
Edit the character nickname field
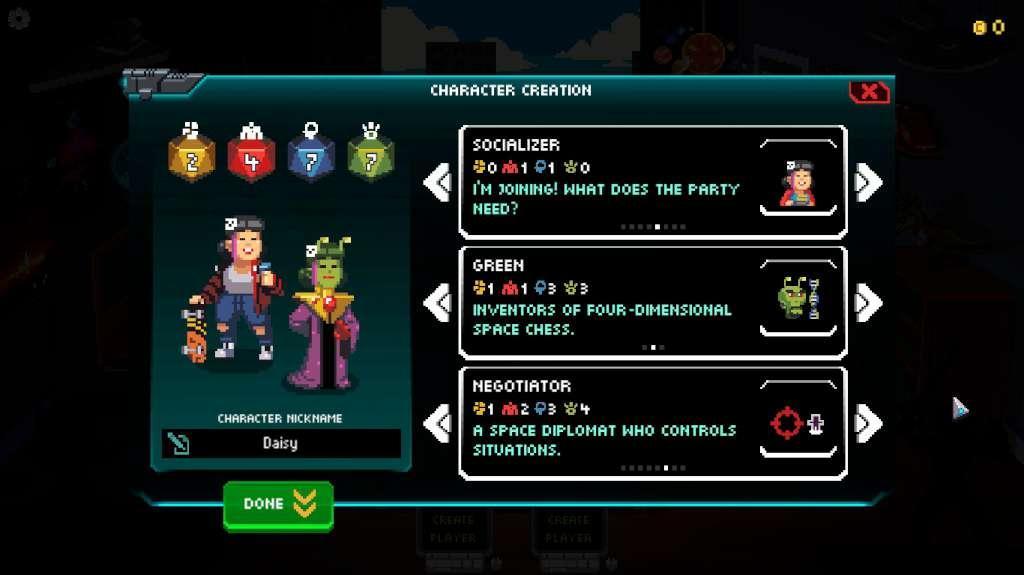[x=281, y=443]
